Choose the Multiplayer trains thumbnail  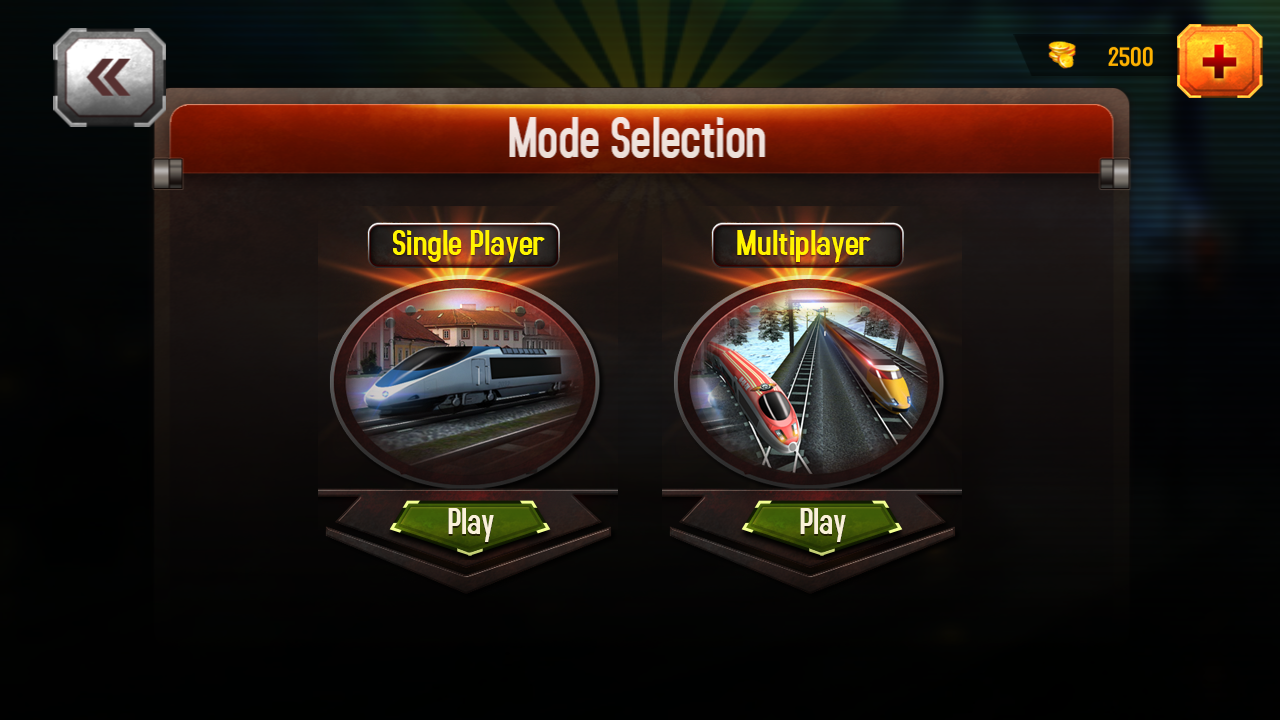click(x=808, y=381)
